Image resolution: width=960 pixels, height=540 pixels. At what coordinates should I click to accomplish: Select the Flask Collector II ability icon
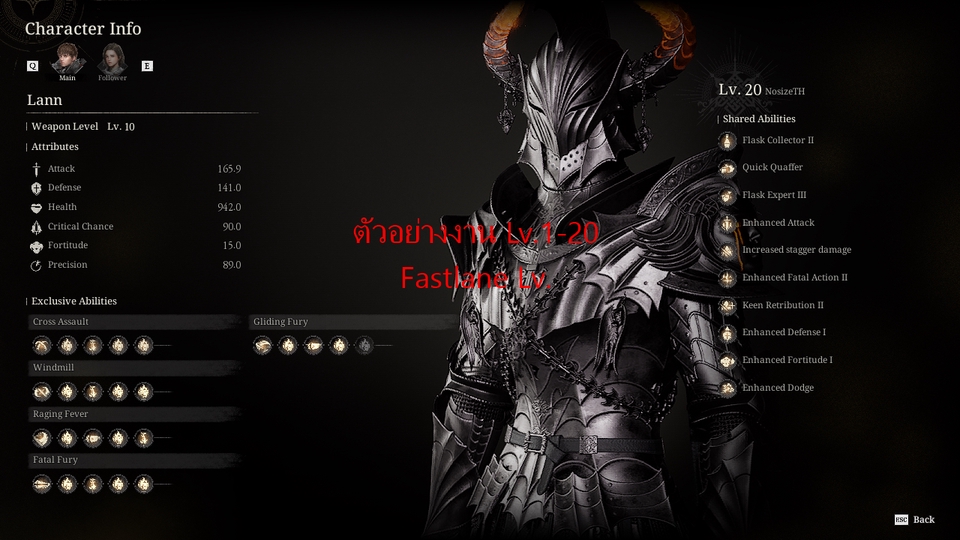(728, 141)
